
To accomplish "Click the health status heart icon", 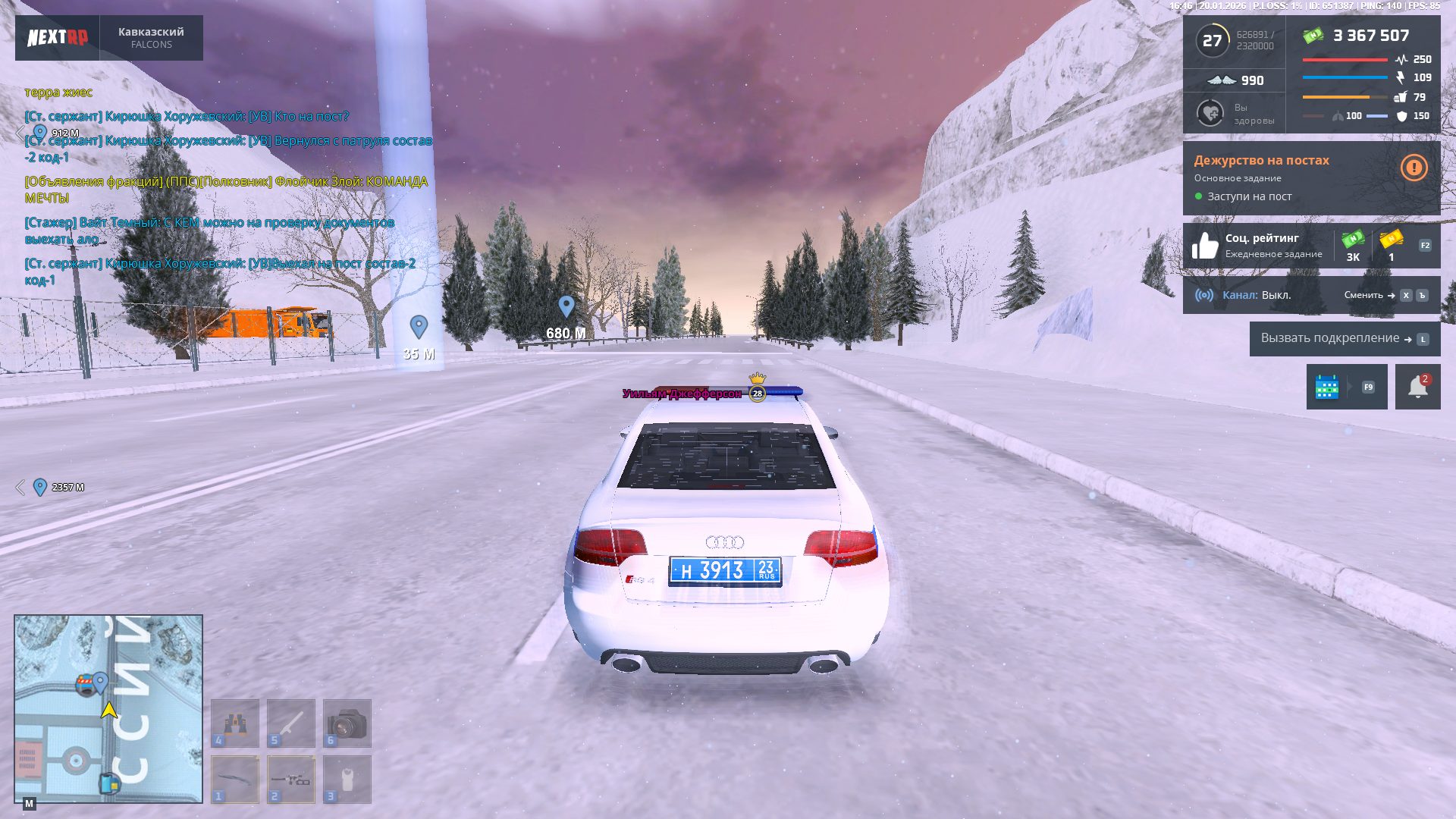I will pyautogui.click(x=1210, y=114).
